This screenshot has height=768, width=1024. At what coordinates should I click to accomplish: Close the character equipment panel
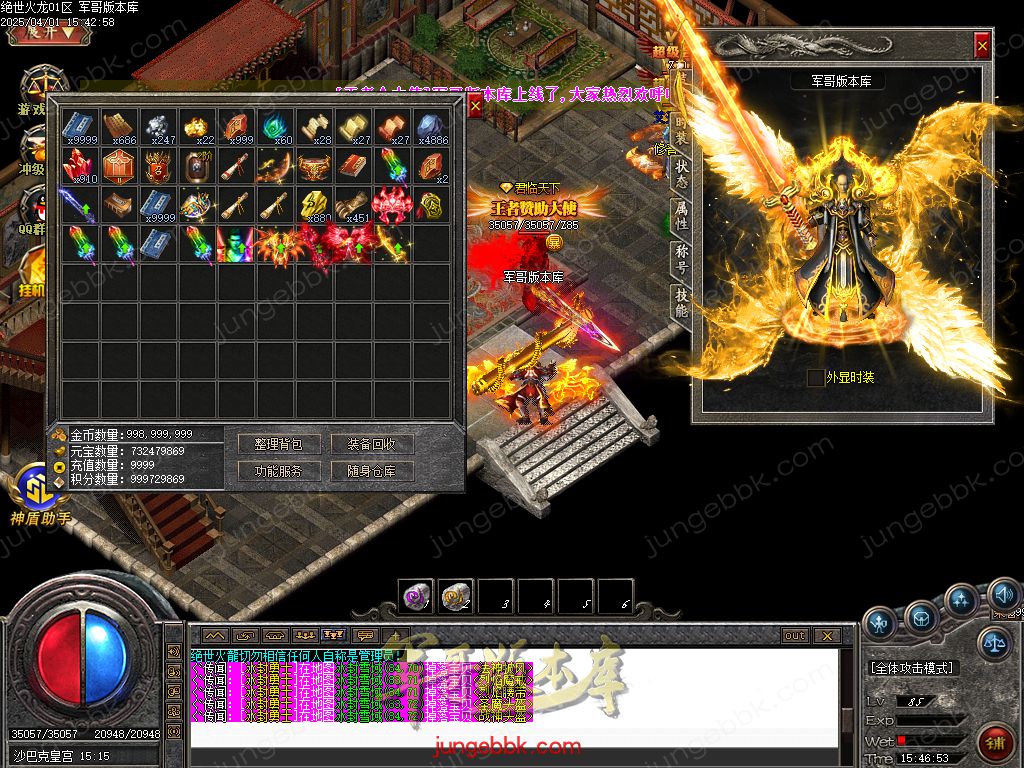point(982,45)
